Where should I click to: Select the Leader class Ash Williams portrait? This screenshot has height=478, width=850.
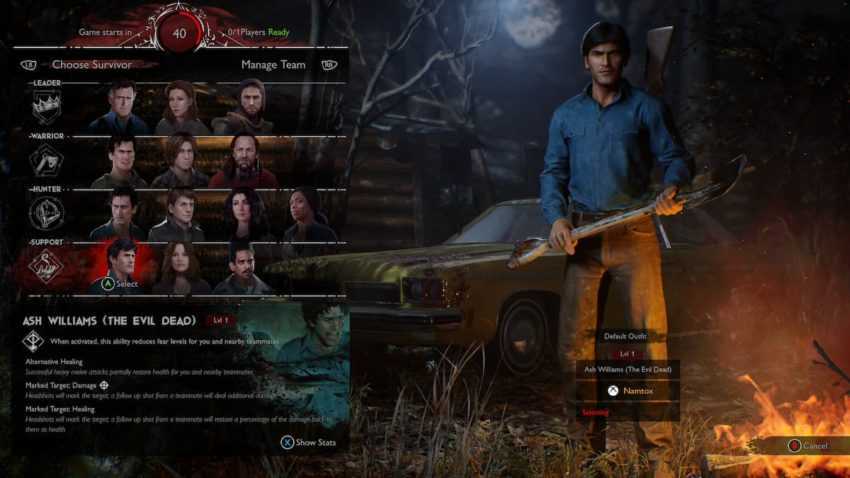coord(119,108)
